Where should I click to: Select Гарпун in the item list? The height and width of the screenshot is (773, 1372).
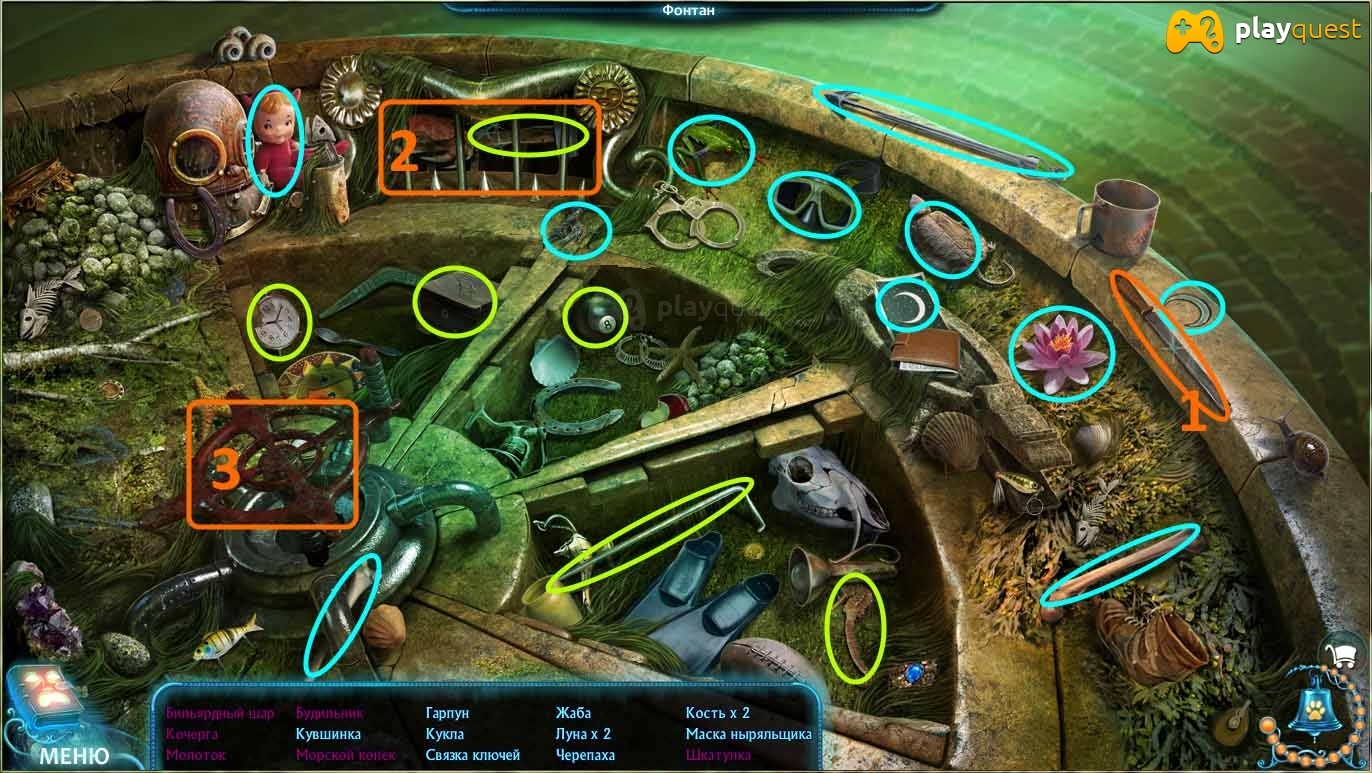pyautogui.click(x=447, y=713)
